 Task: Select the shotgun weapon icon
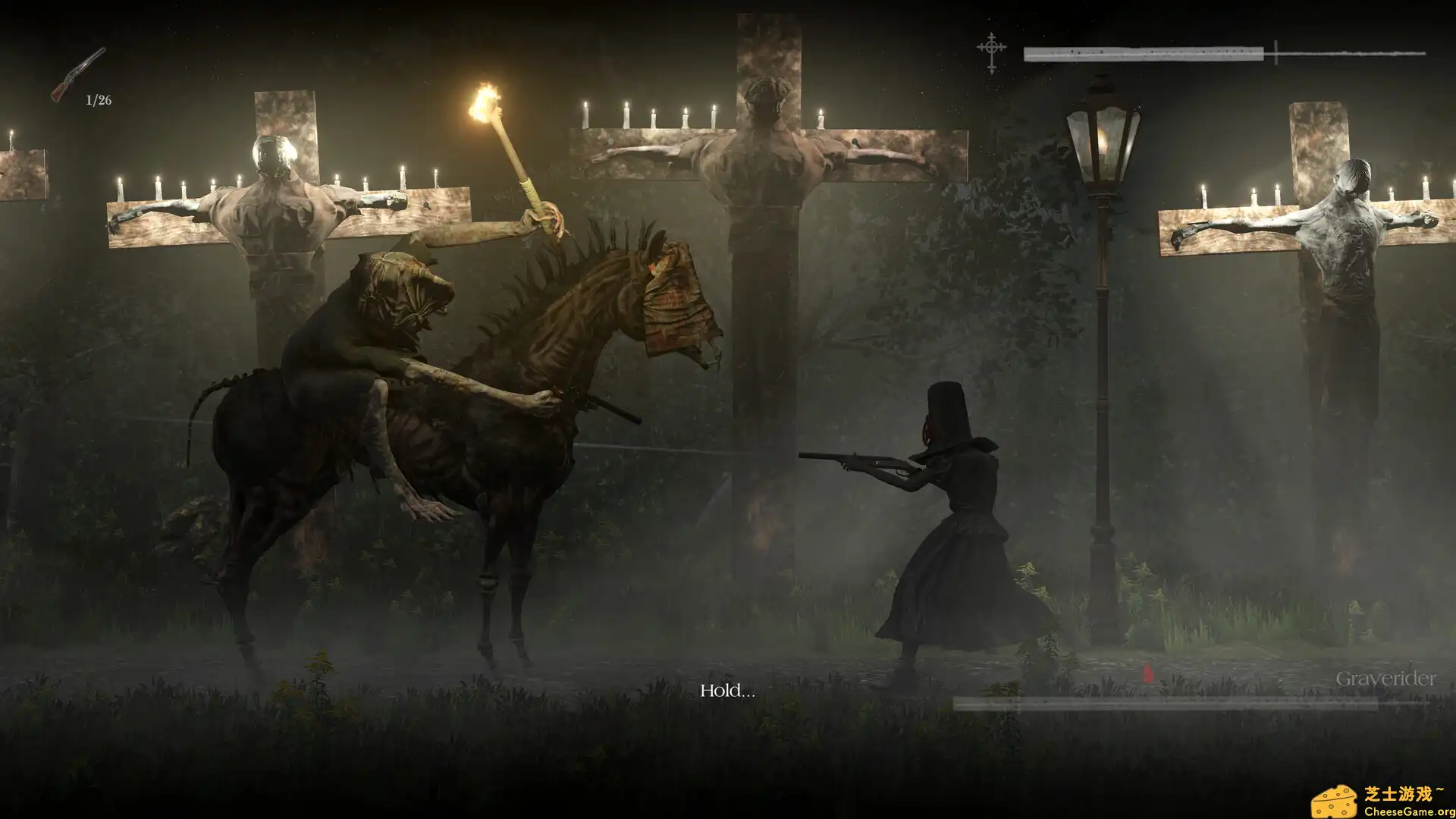(77, 74)
